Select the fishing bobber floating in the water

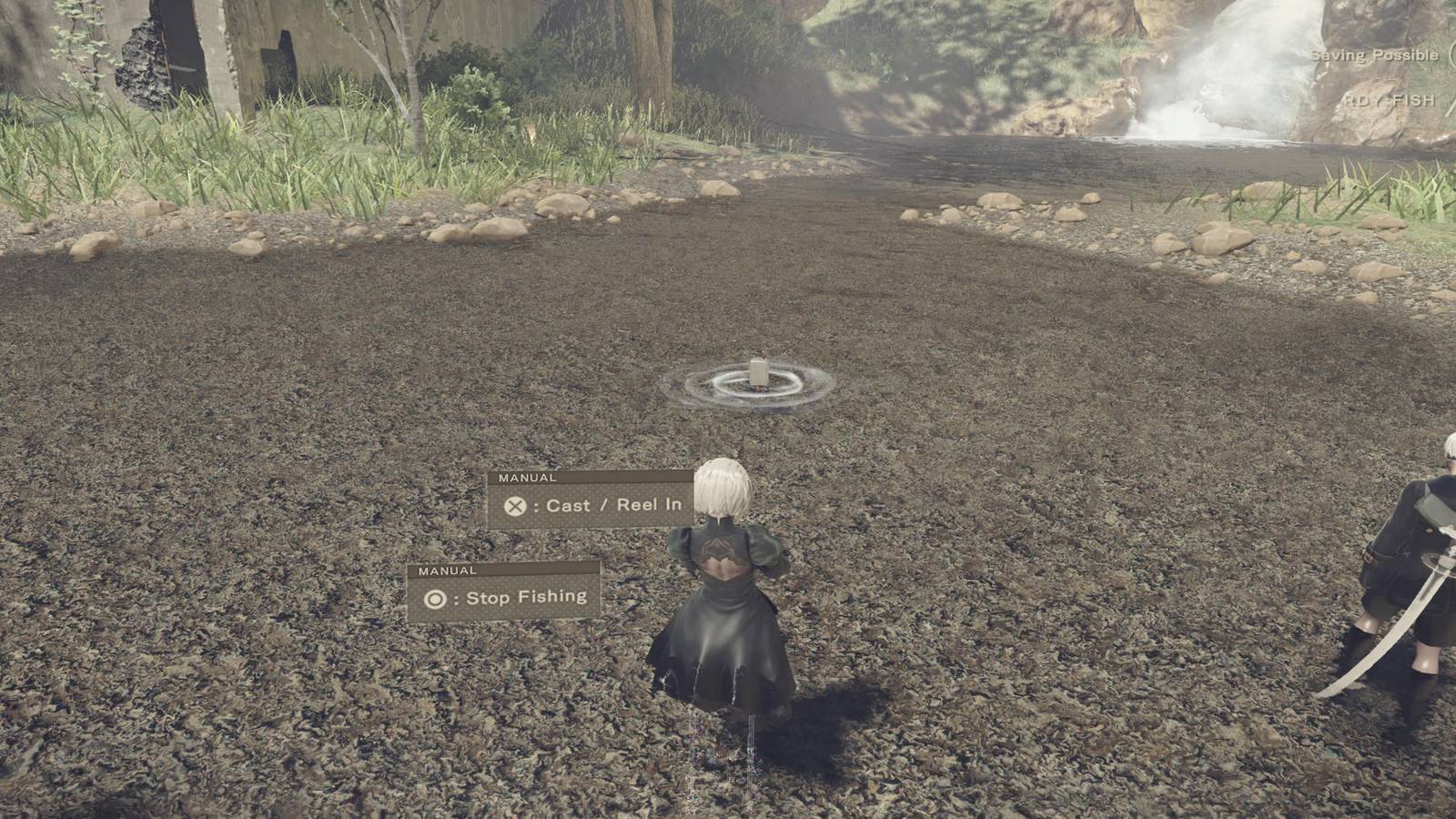[761, 372]
